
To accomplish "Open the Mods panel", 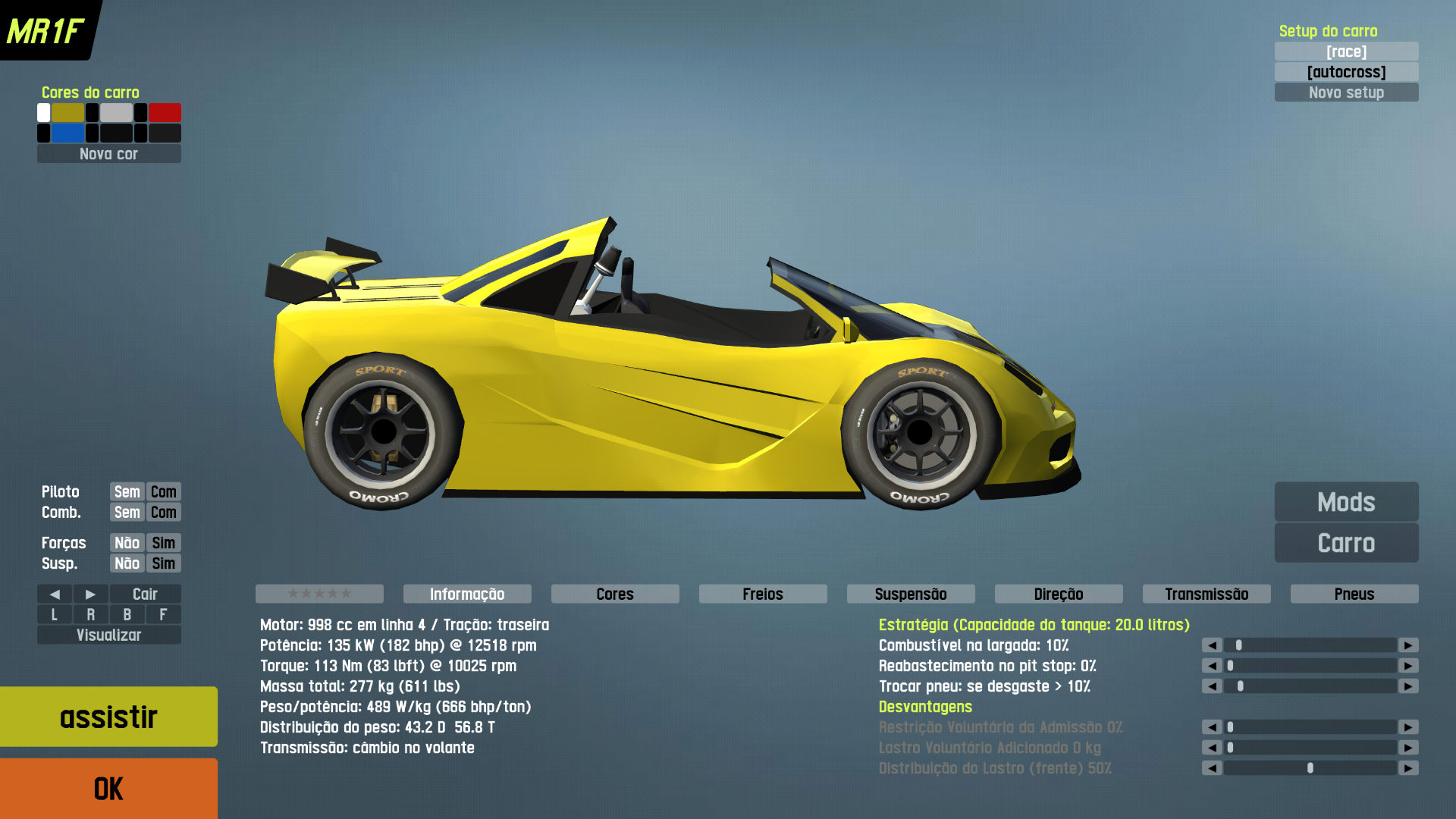I will (1346, 502).
